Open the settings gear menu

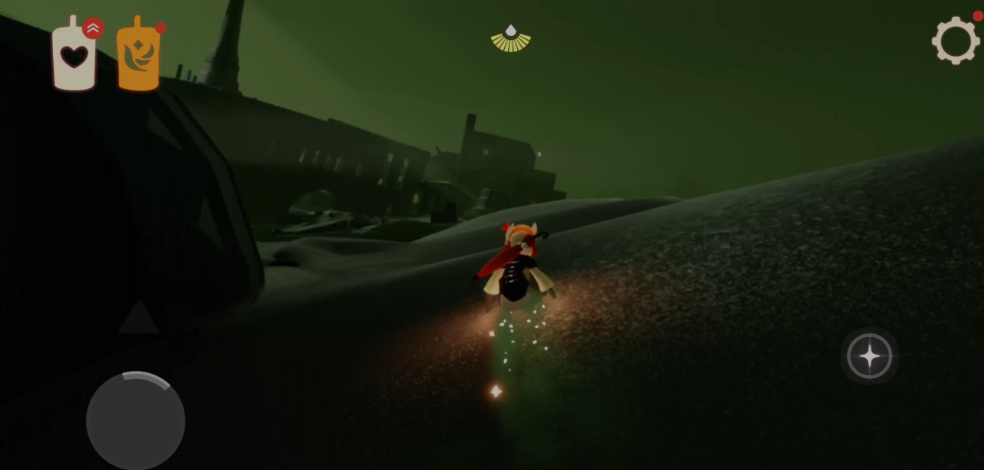[x=955, y=41]
